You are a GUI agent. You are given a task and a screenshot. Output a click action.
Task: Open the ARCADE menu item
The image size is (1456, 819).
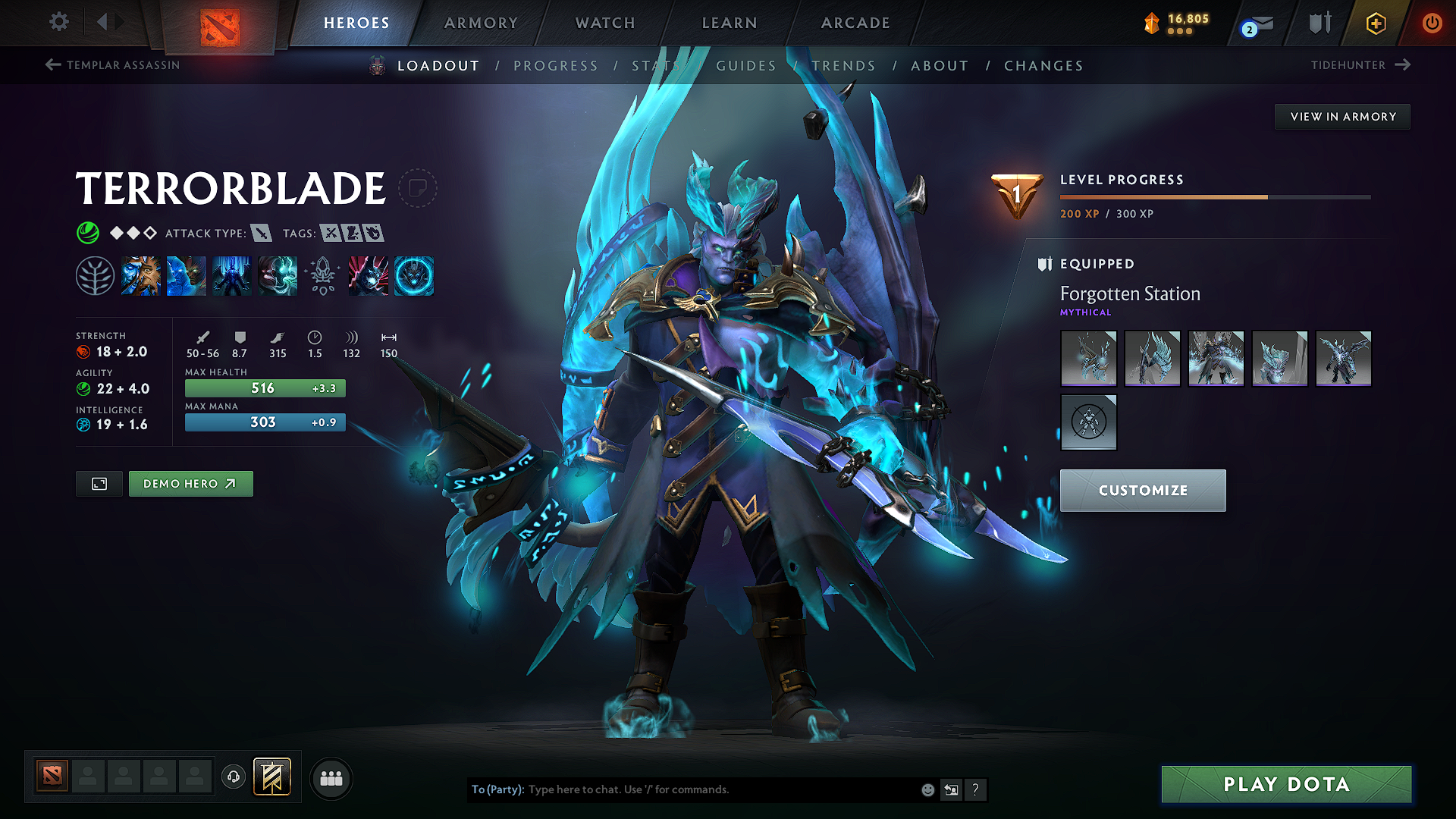tap(855, 23)
